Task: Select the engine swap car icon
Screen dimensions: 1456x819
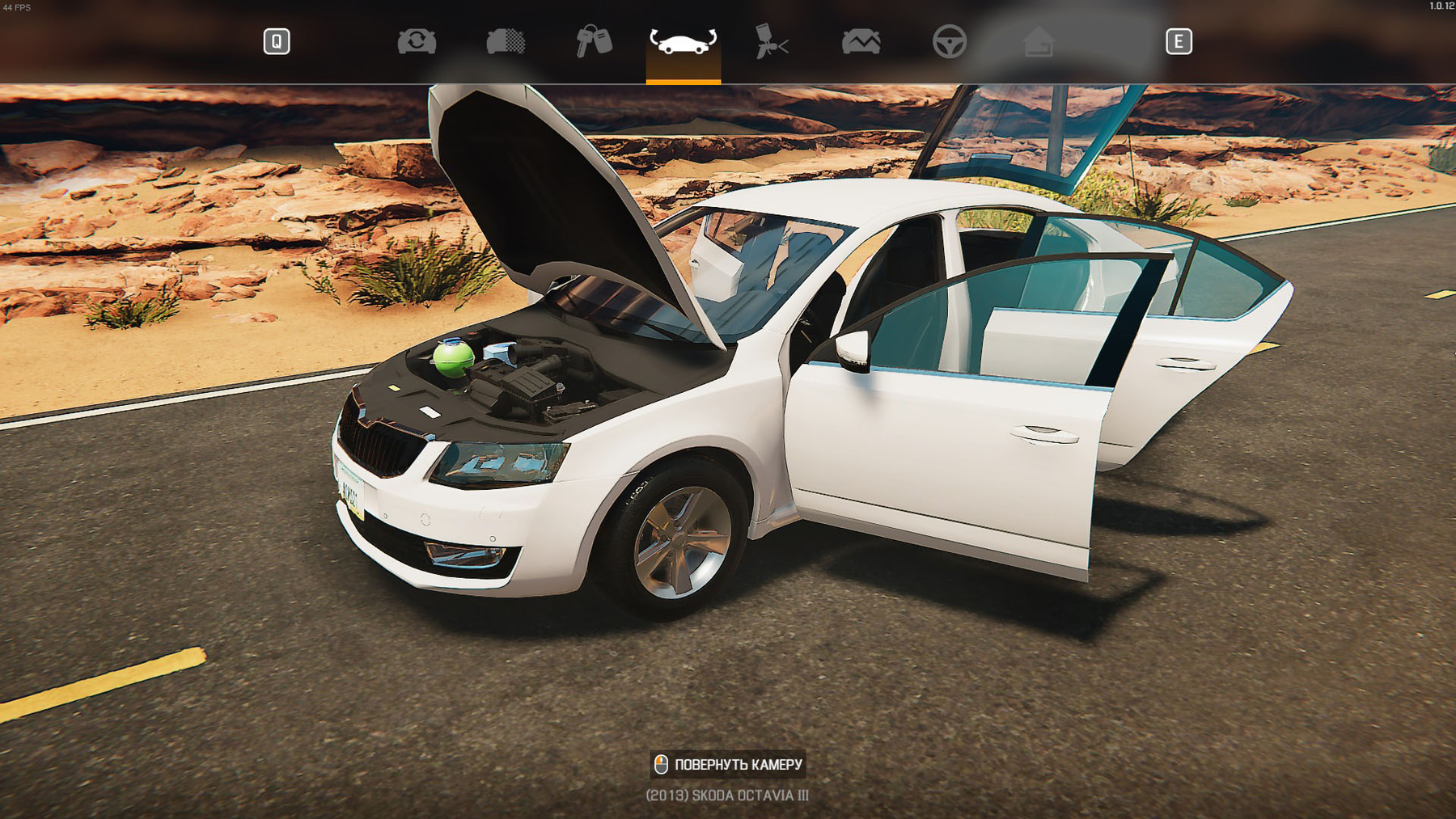Action: tap(415, 43)
